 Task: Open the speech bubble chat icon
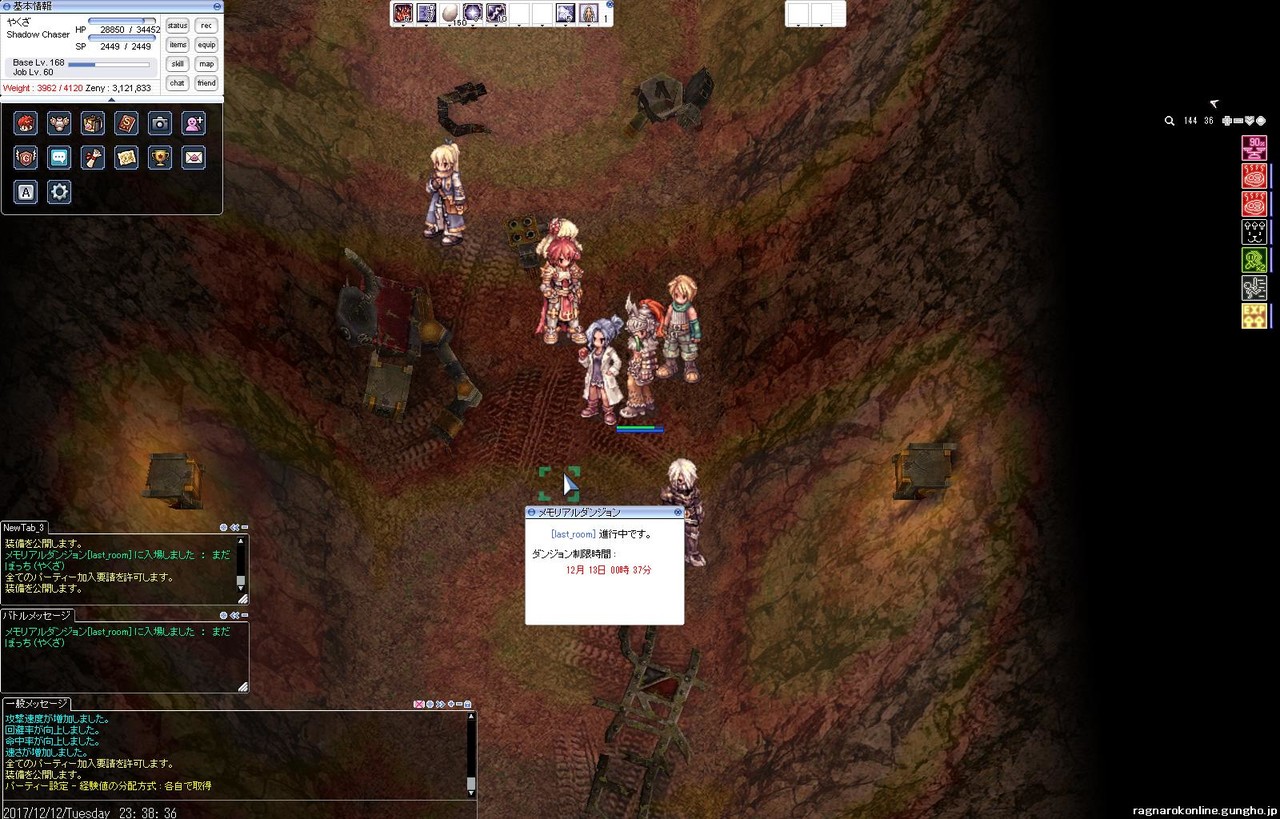(59, 157)
